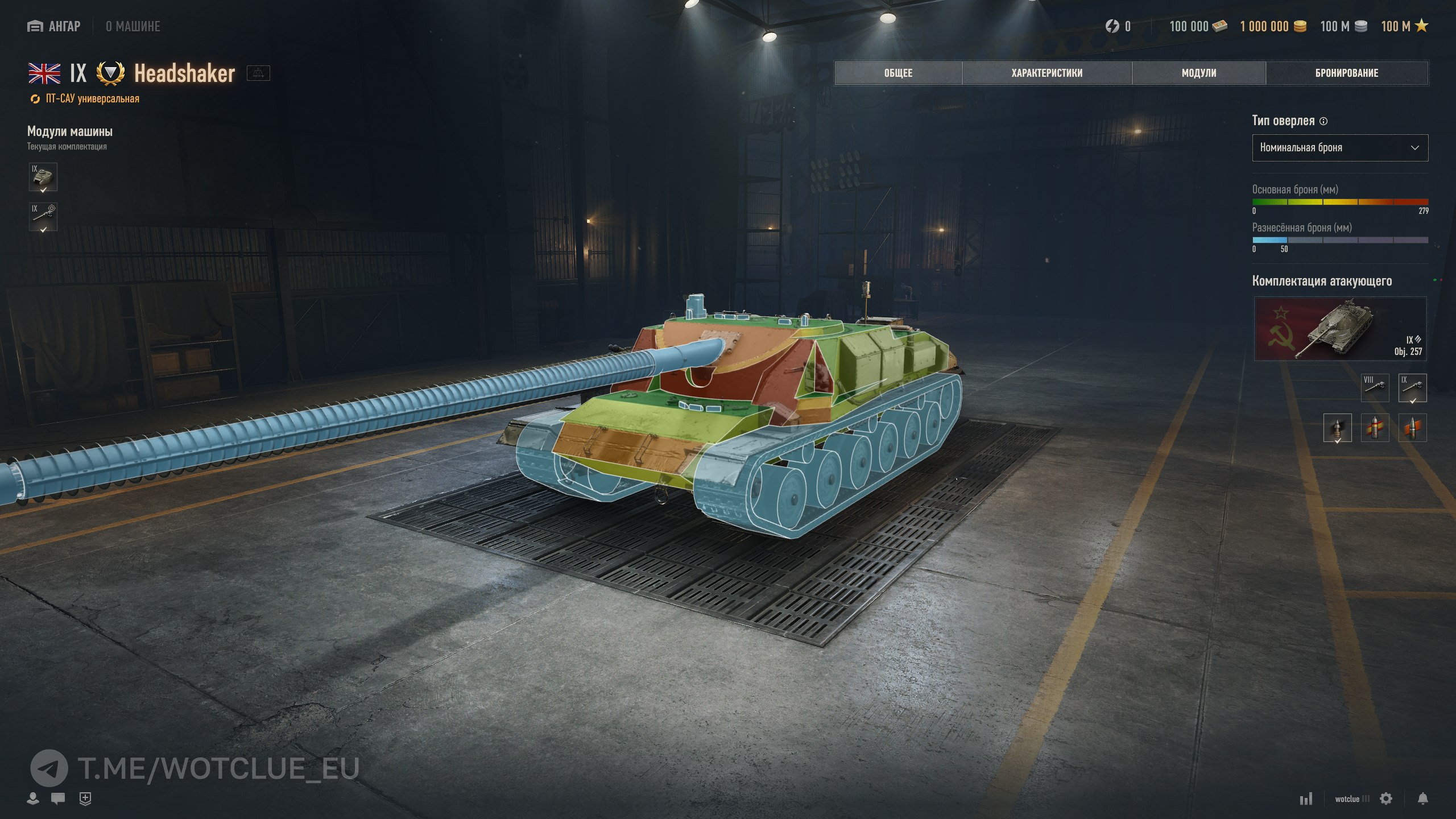Open the Характеристики tab
Viewport: 1456px width, 819px height.
(x=1046, y=73)
